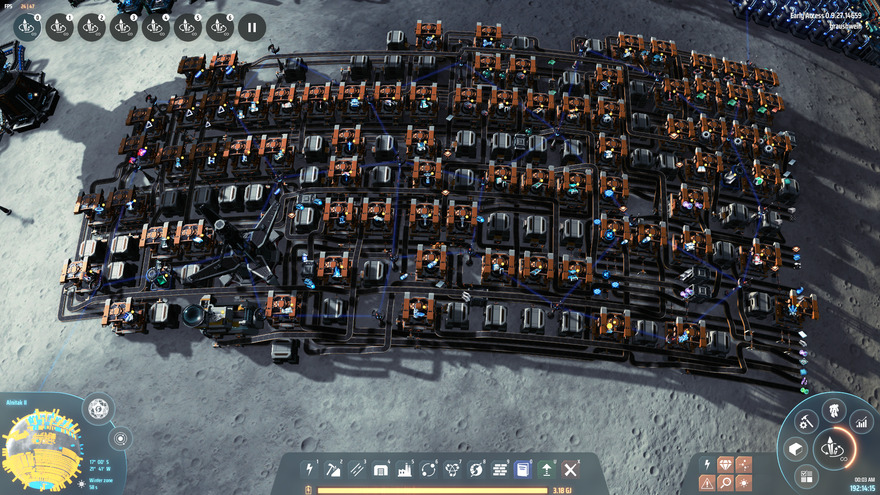Select research queue slot numbered 6
880x495 pixels.
(x=219, y=28)
